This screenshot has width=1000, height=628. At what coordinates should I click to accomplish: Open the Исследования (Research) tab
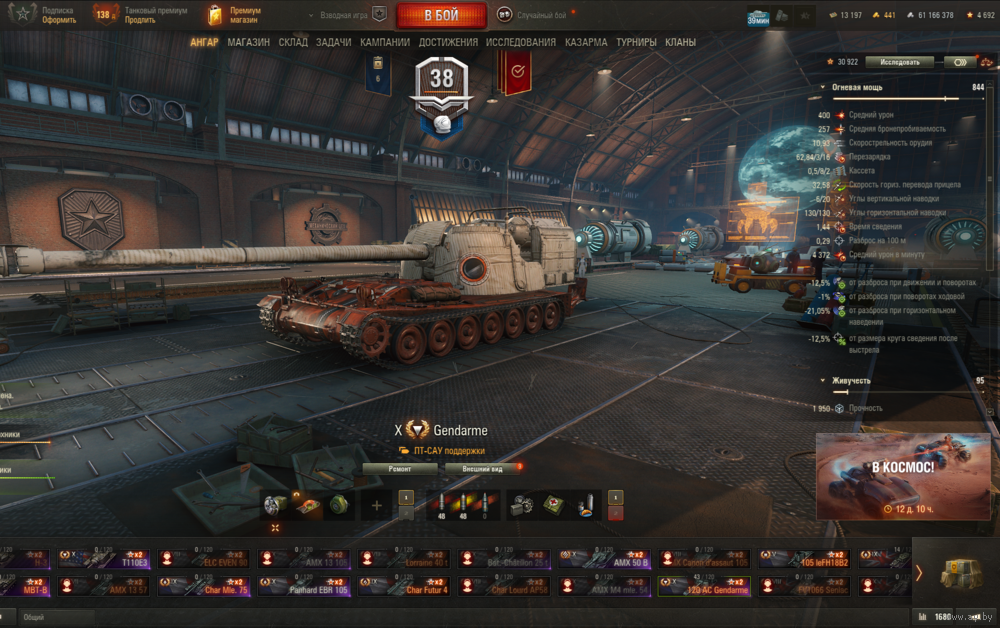click(x=520, y=43)
